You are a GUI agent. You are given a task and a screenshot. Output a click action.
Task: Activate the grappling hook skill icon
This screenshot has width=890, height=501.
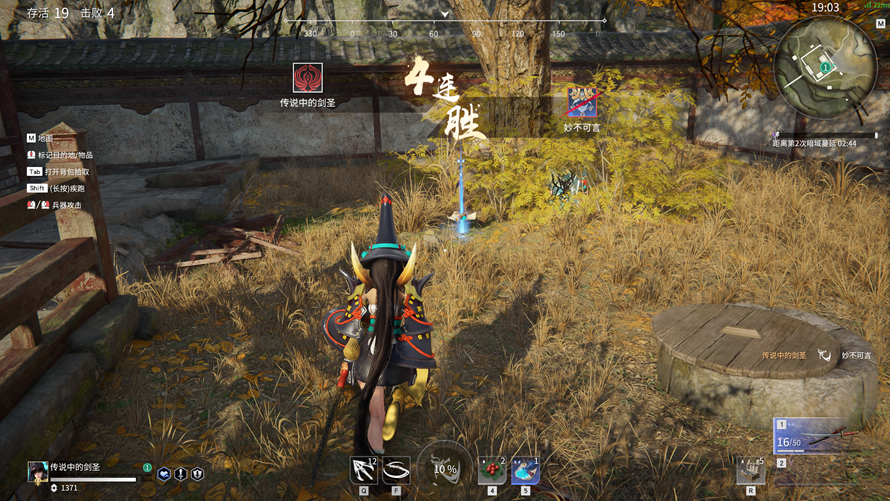(364, 469)
